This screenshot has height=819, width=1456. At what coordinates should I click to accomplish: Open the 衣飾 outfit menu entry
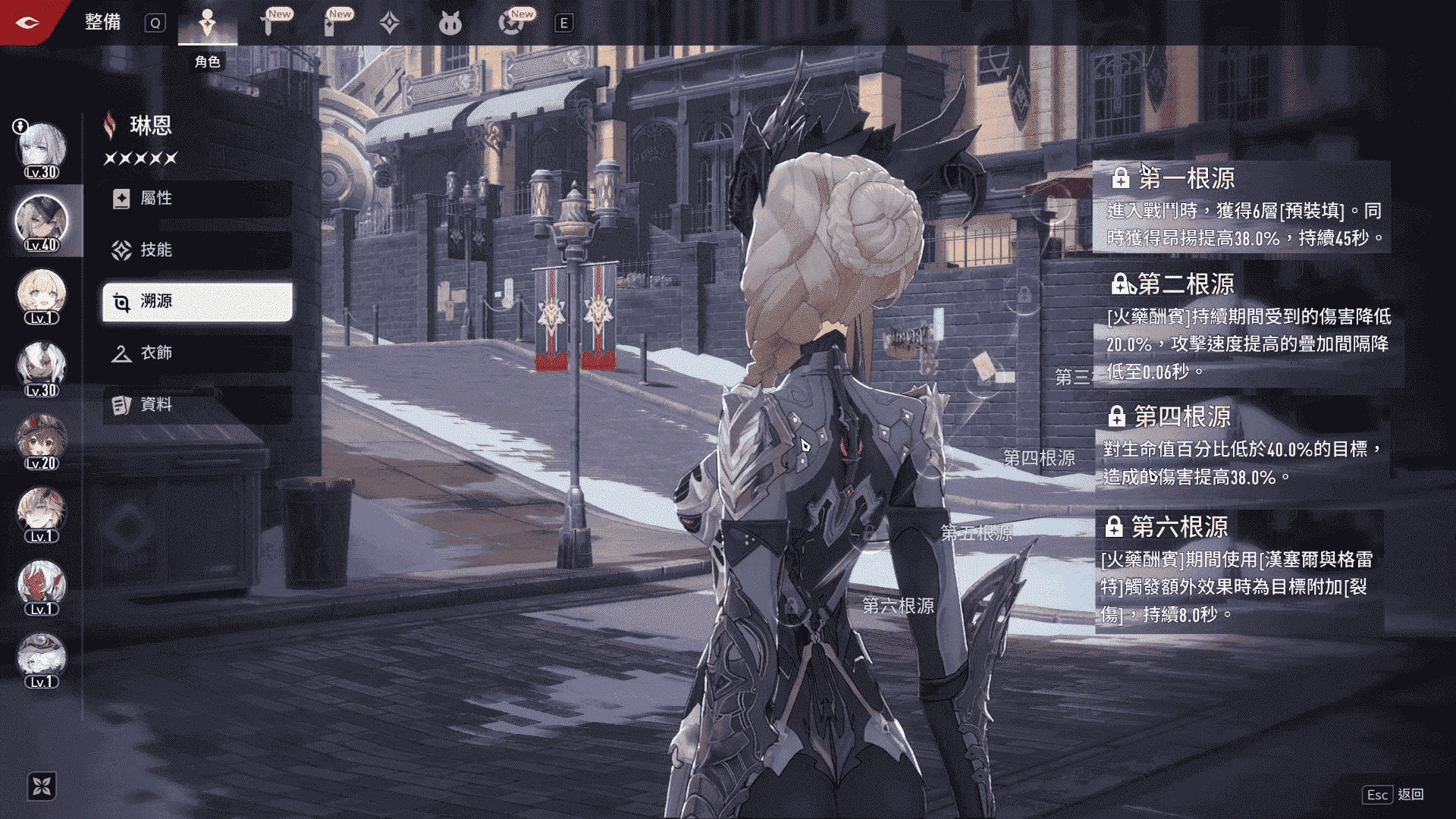[196, 353]
